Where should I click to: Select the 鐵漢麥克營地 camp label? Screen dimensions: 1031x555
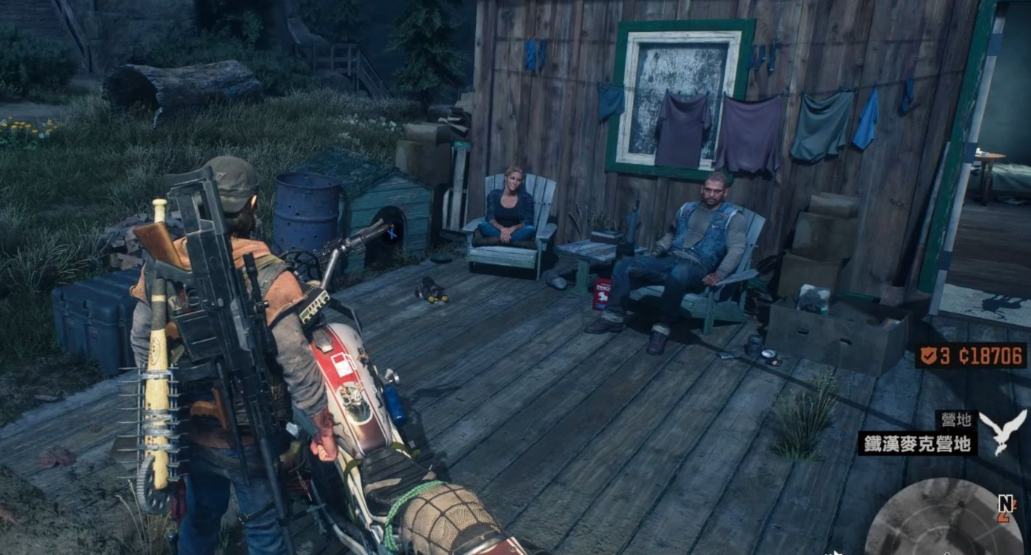coord(917,443)
